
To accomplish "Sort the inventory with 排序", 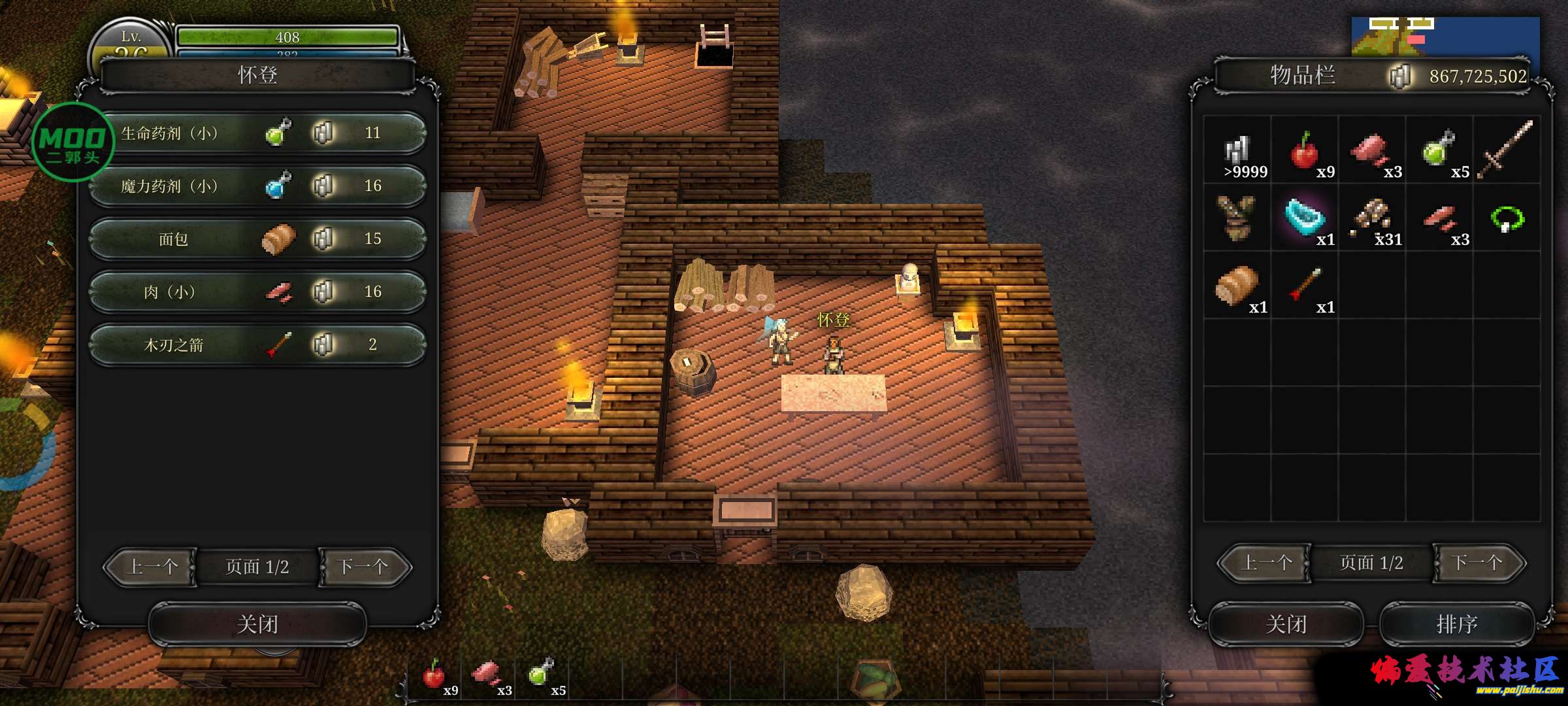I will click(x=1456, y=624).
